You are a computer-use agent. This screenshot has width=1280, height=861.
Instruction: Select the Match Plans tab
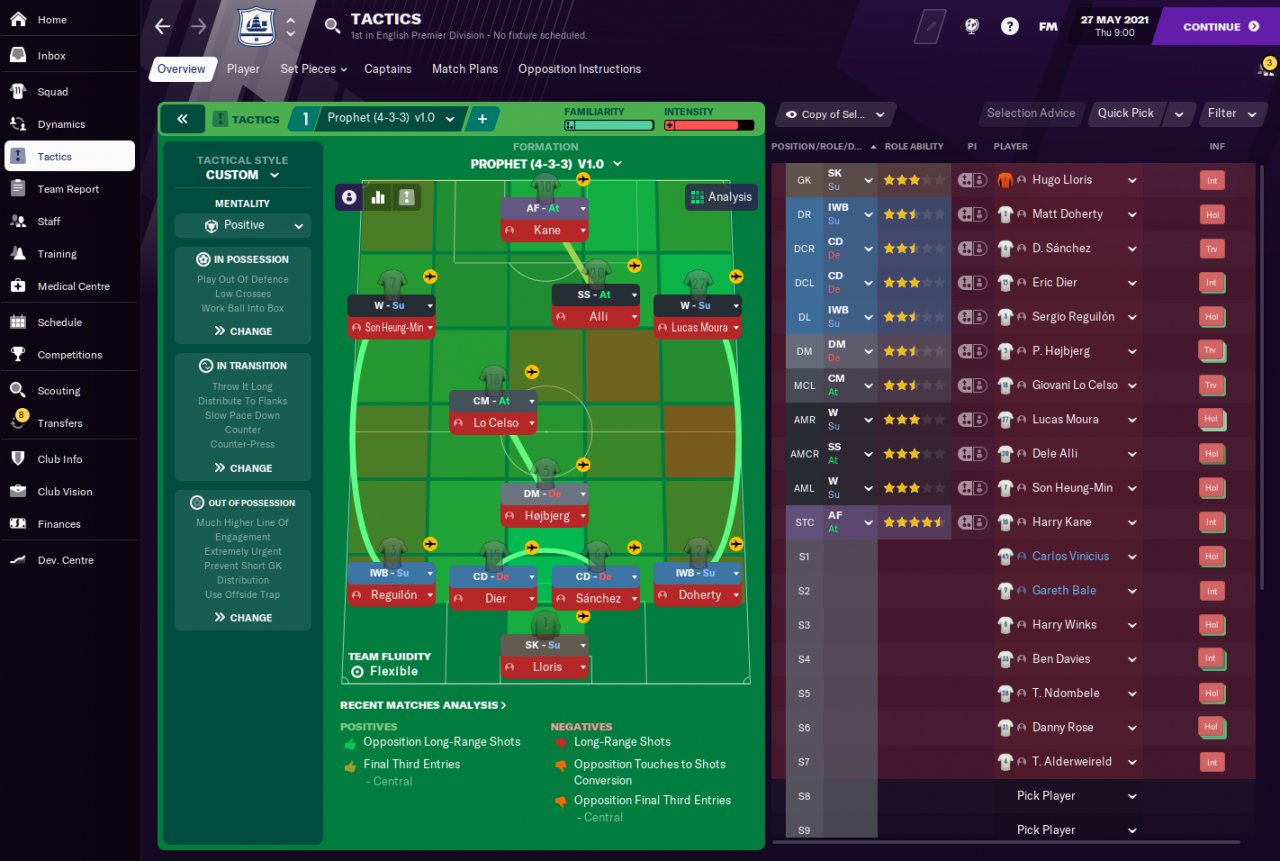coord(464,69)
